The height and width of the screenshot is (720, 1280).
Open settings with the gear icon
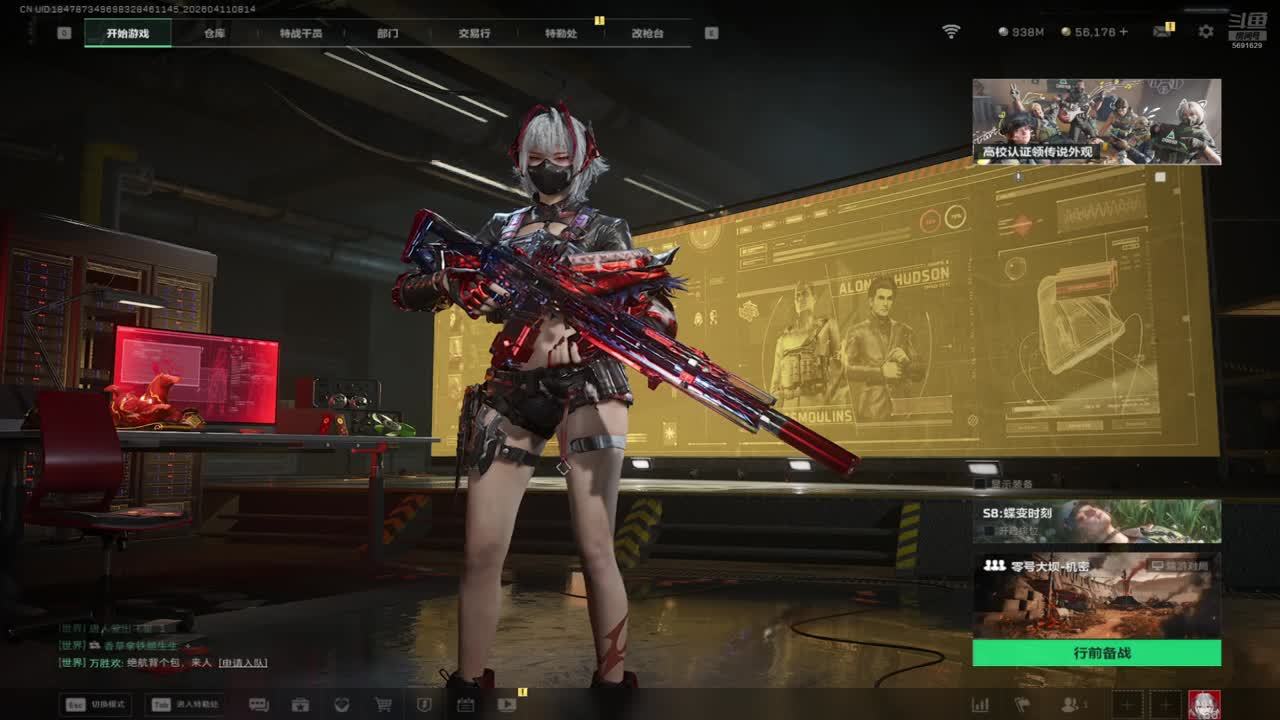[1206, 32]
